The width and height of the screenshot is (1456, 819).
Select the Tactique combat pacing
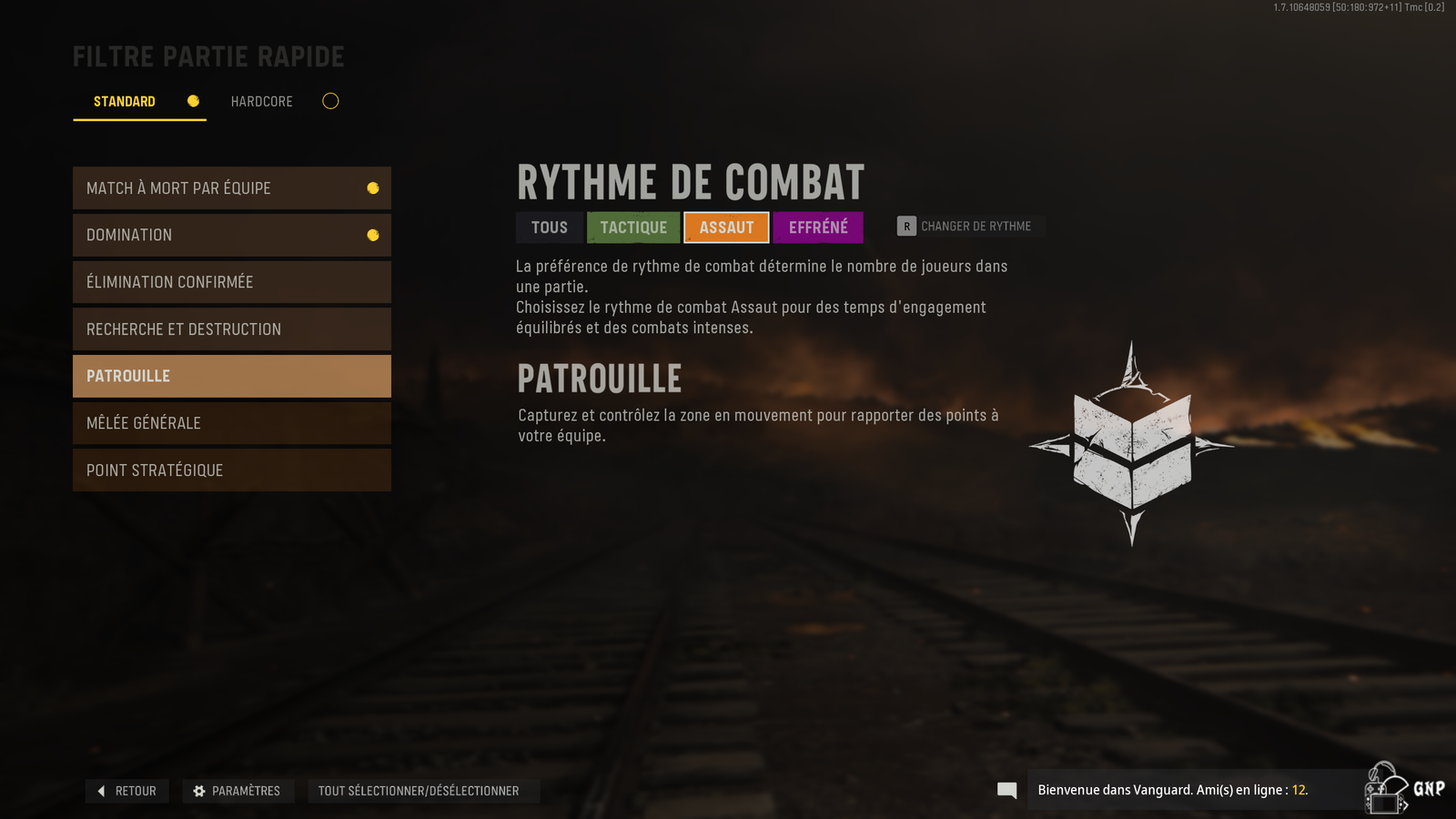point(633,227)
